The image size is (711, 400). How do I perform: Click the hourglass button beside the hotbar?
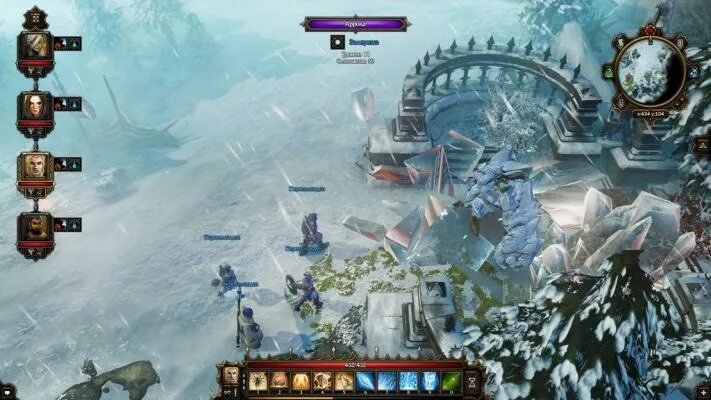[473, 380]
